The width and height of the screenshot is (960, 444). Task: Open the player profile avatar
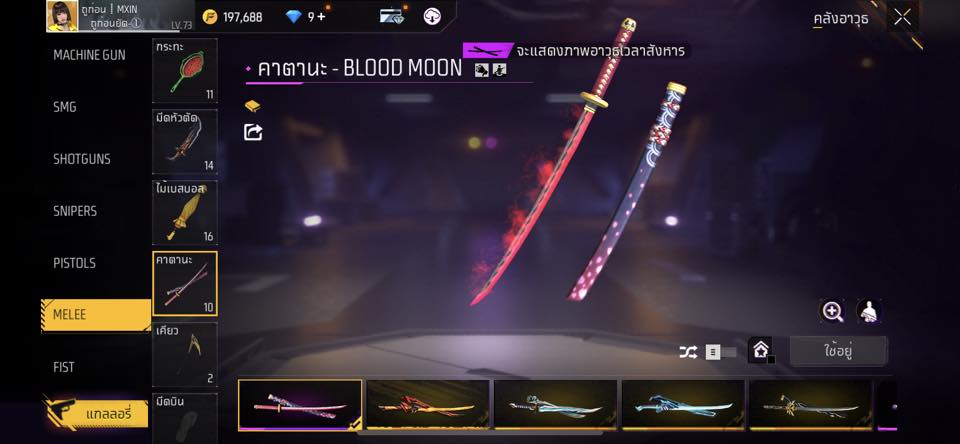[62, 15]
